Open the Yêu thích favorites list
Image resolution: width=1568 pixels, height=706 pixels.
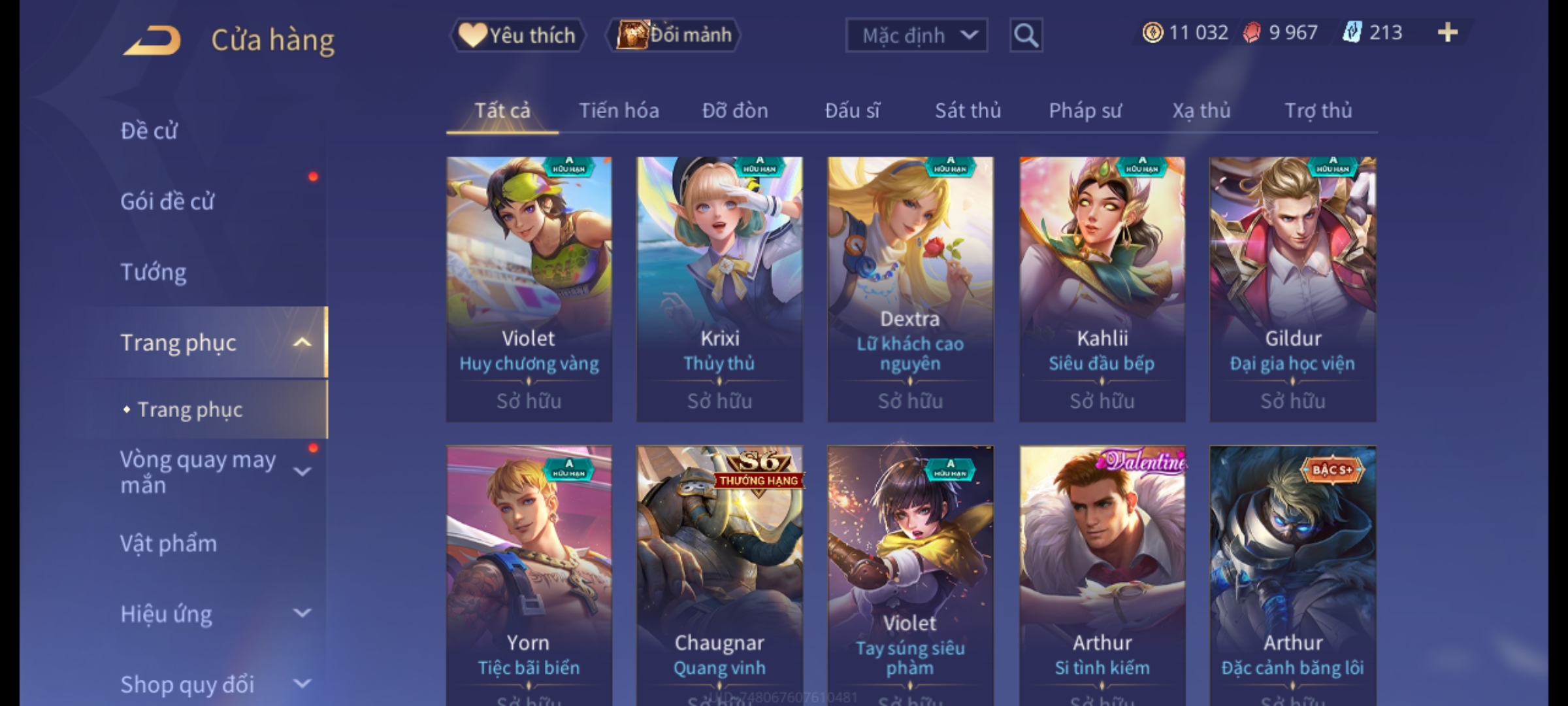pyautogui.click(x=517, y=35)
